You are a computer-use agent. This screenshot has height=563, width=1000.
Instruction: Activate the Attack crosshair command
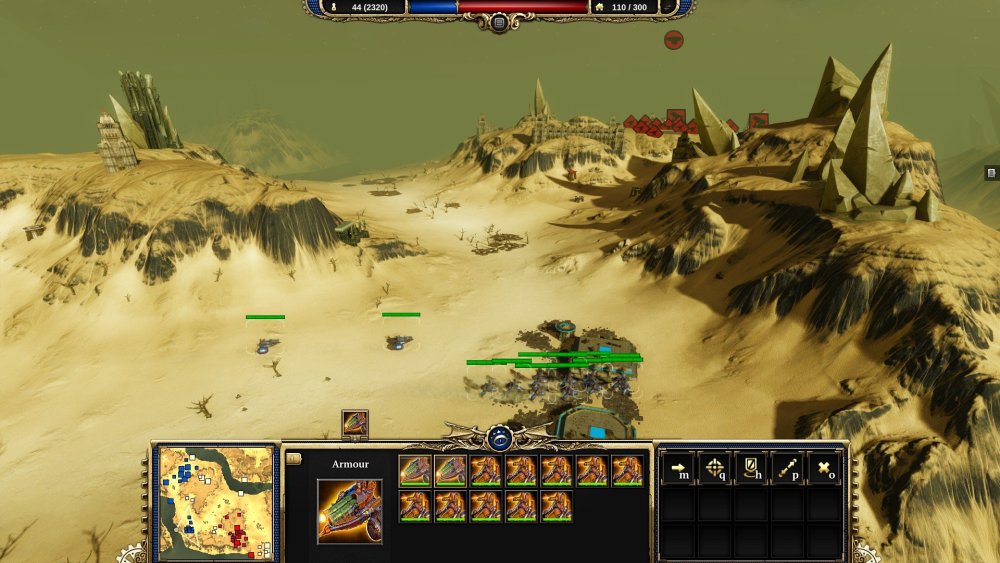point(714,468)
